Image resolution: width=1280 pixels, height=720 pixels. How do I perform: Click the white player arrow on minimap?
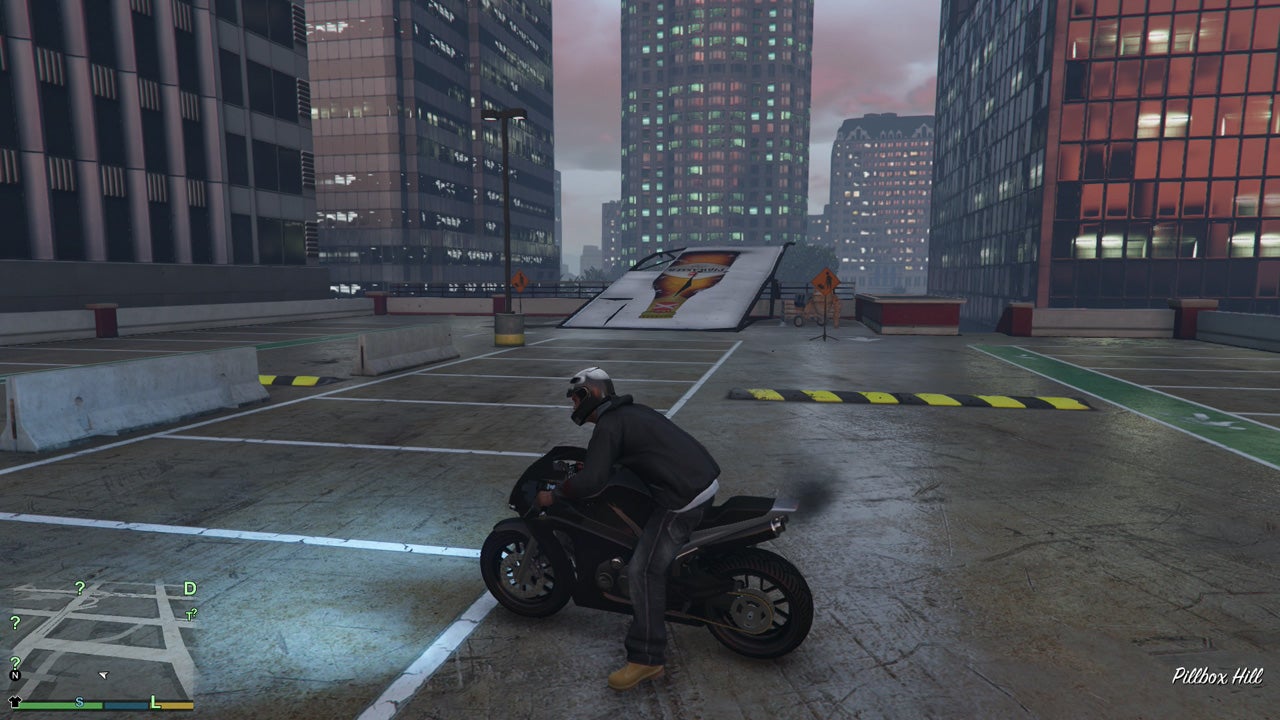pyautogui.click(x=103, y=676)
